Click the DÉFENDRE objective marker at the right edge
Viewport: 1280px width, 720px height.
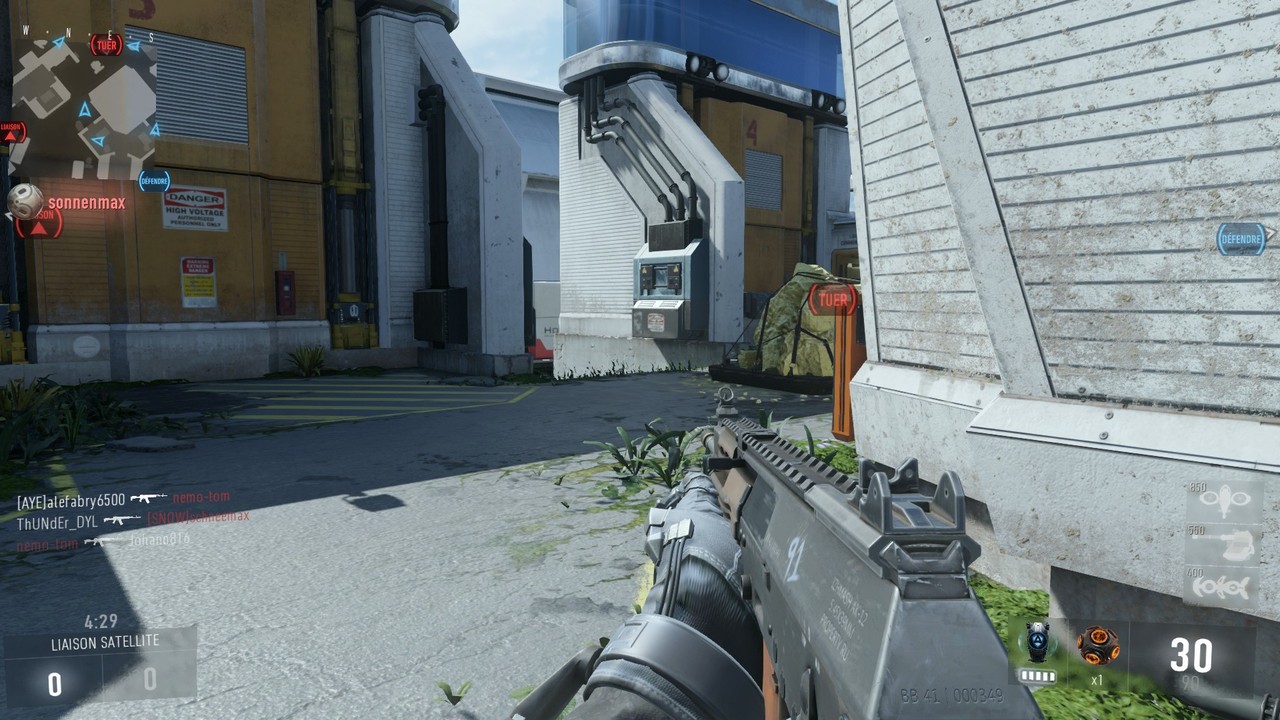(1241, 239)
